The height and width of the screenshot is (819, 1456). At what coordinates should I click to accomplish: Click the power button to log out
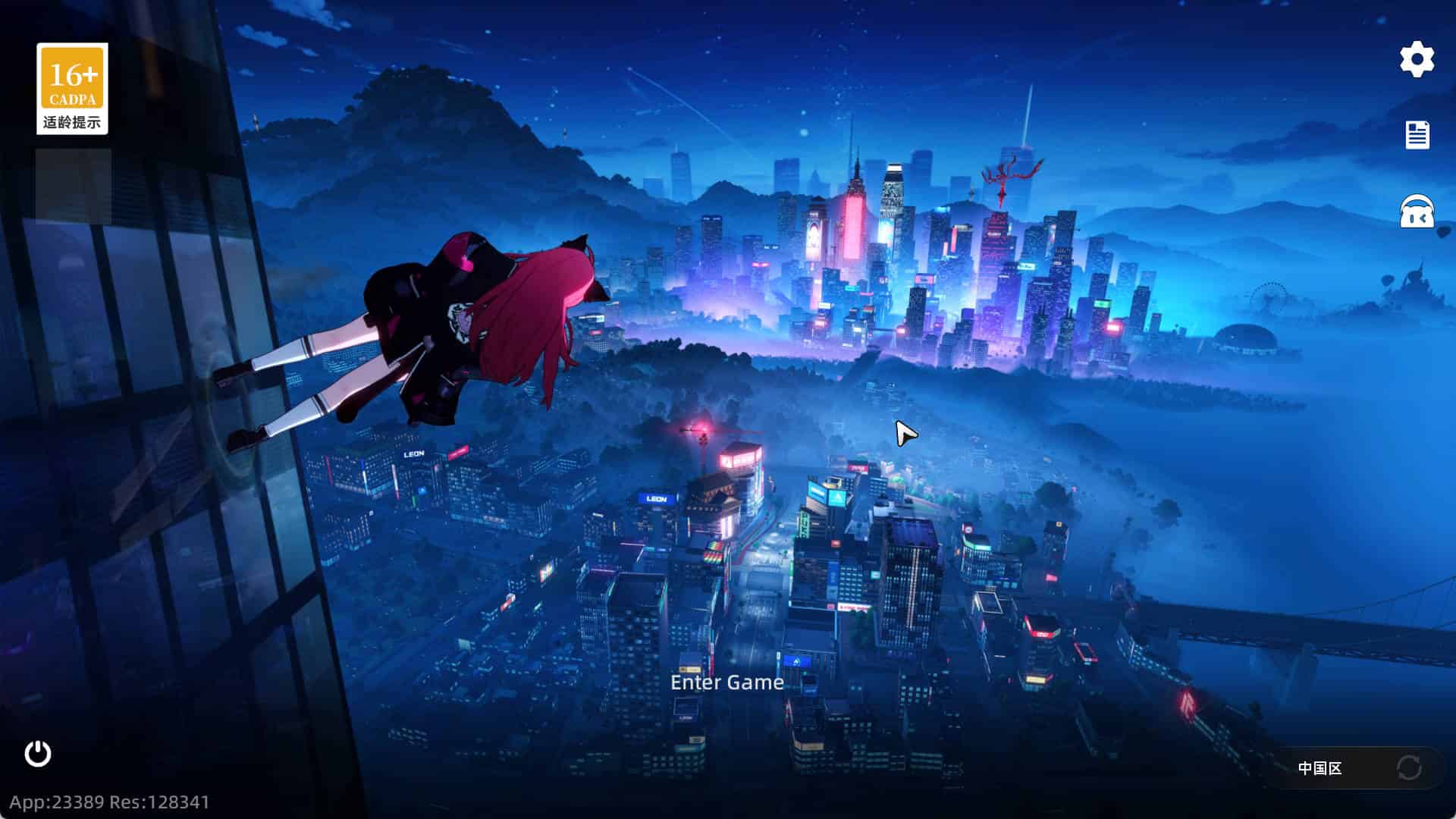tap(38, 754)
